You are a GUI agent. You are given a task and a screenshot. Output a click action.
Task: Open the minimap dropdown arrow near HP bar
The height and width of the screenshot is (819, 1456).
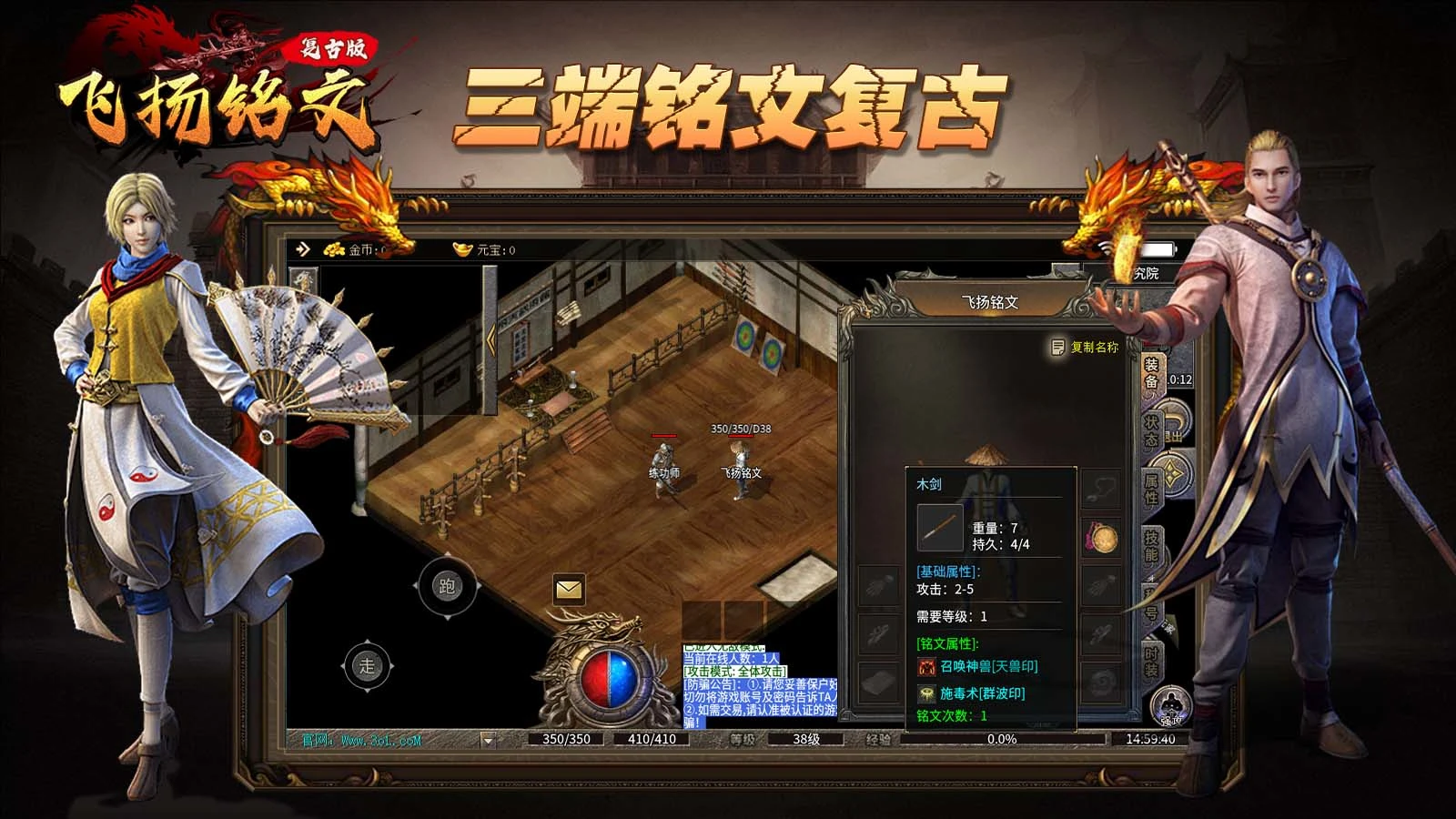488,742
